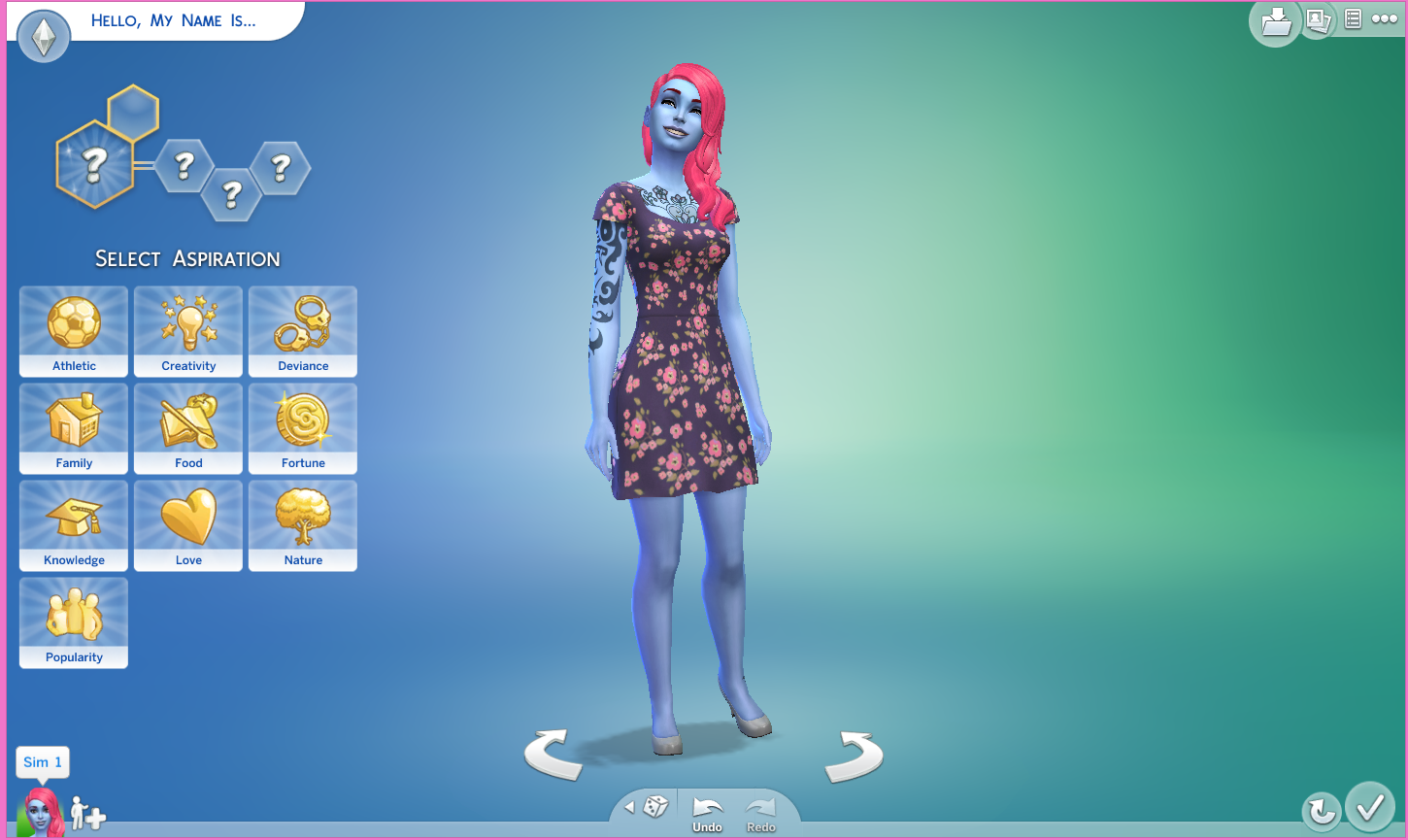Select the Knowledge aspiration
The height and width of the screenshot is (840, 1408).
[x=73, y=526]
